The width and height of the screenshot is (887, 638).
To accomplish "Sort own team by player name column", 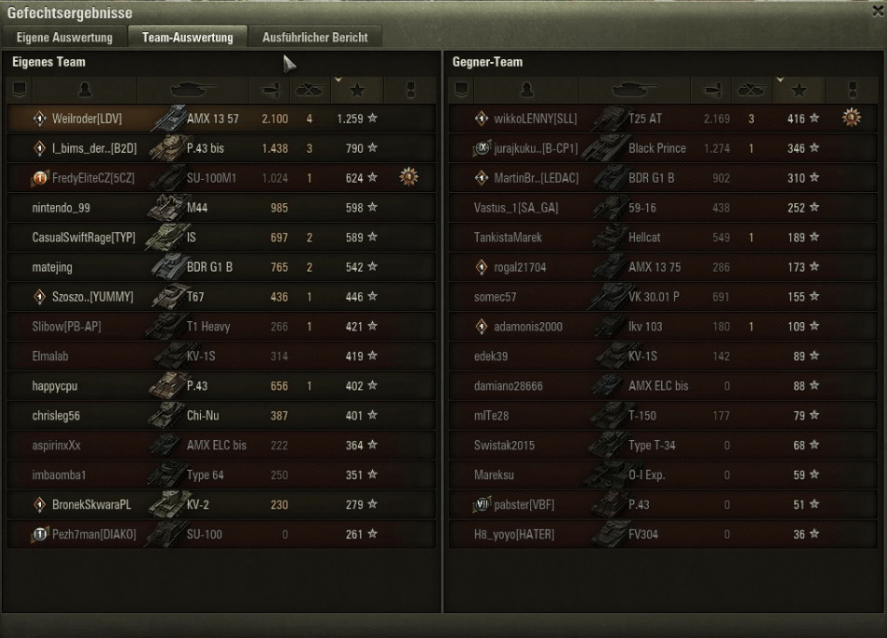I will [x=85, y=90].
